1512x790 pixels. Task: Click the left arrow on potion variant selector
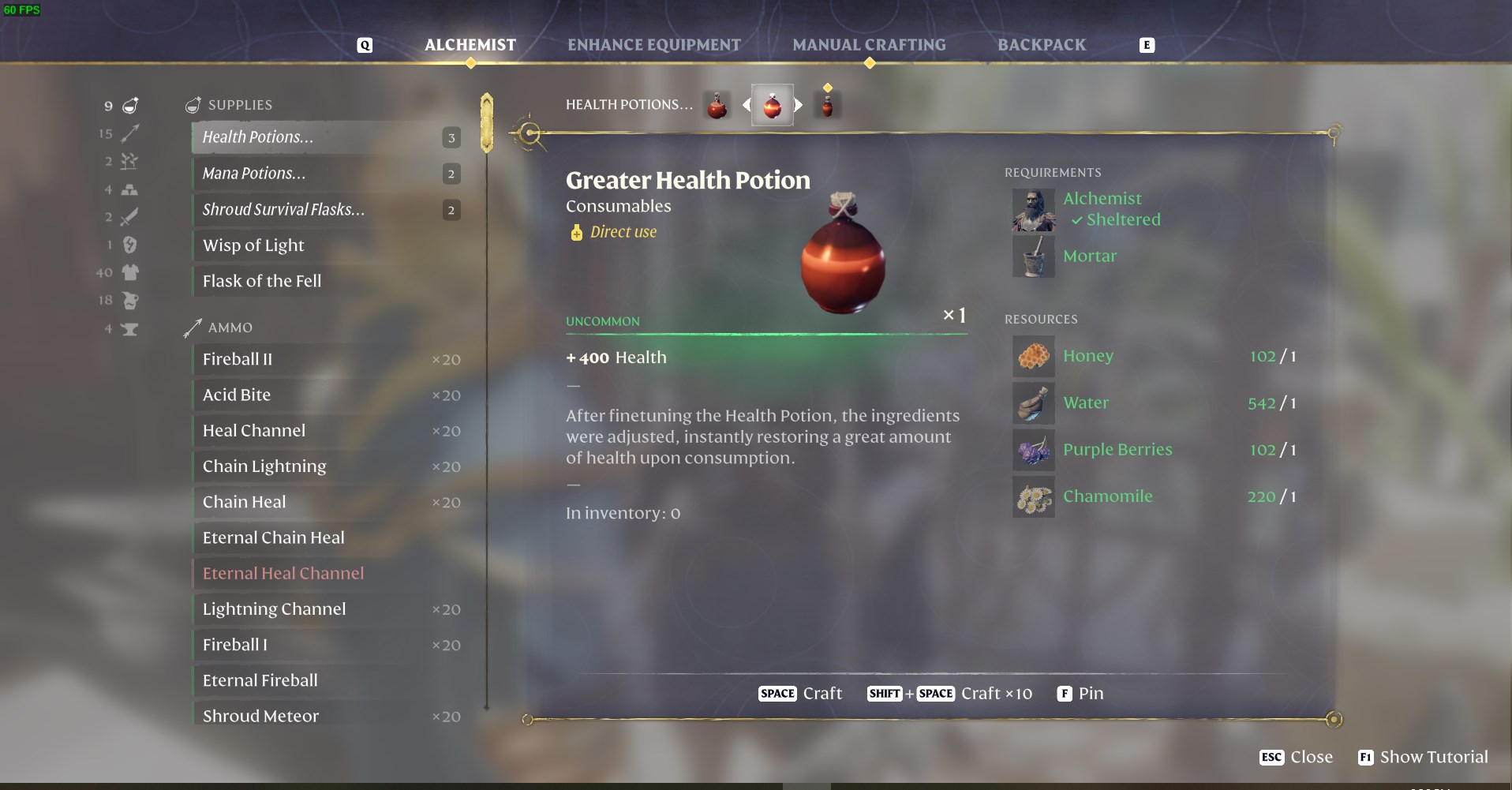(747, 103)
